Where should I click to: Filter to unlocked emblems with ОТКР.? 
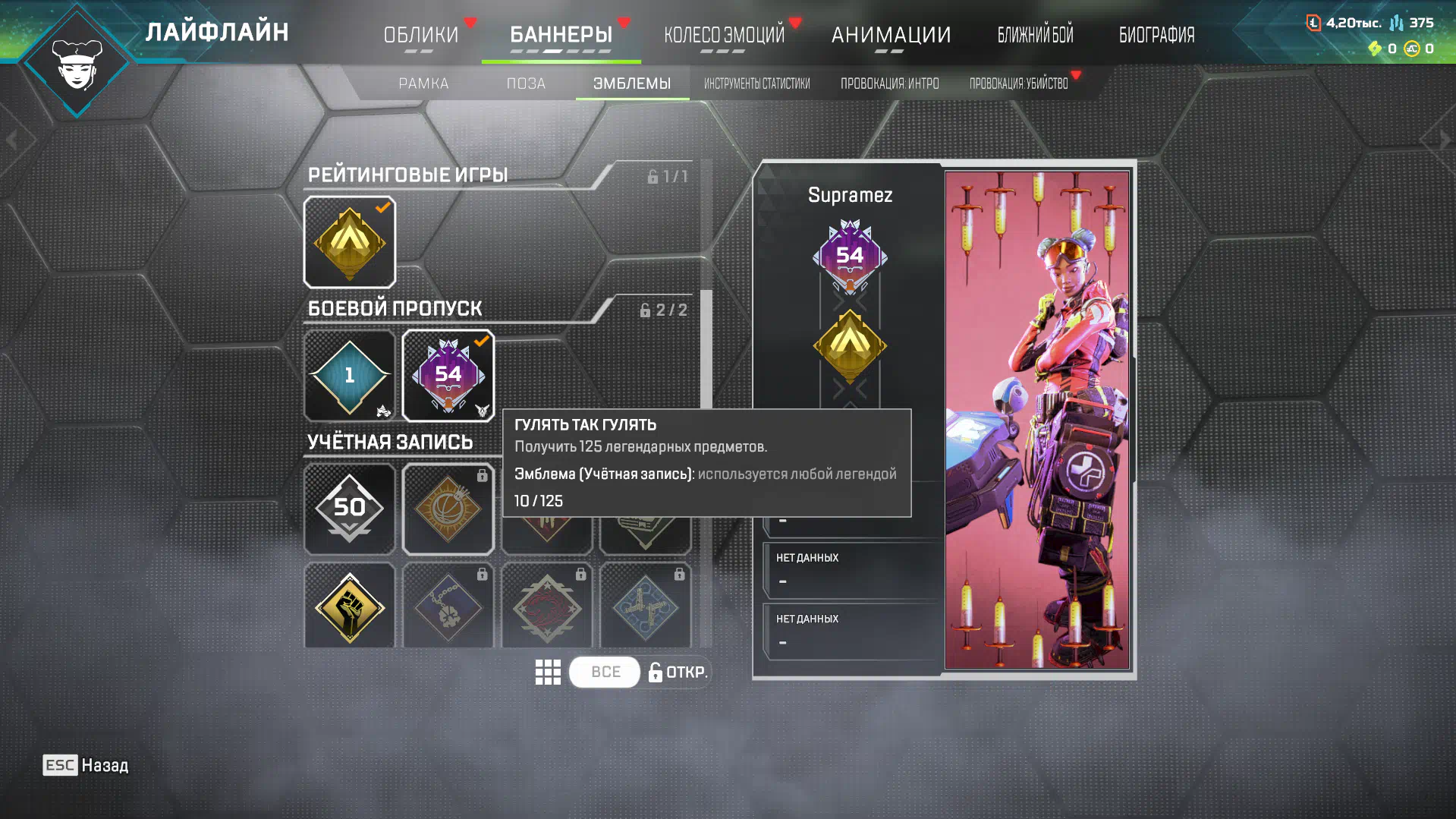678,672
